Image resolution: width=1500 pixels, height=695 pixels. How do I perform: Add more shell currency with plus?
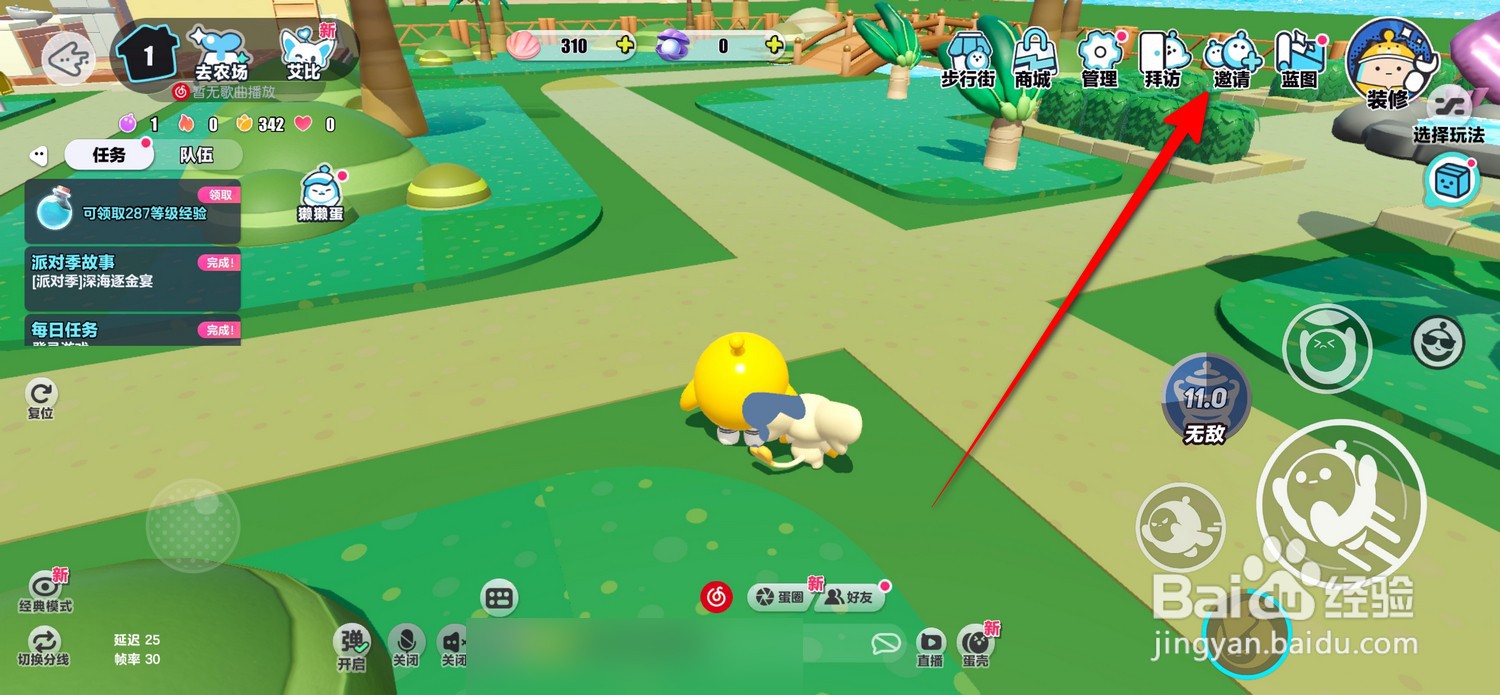[x=625, y=45]
